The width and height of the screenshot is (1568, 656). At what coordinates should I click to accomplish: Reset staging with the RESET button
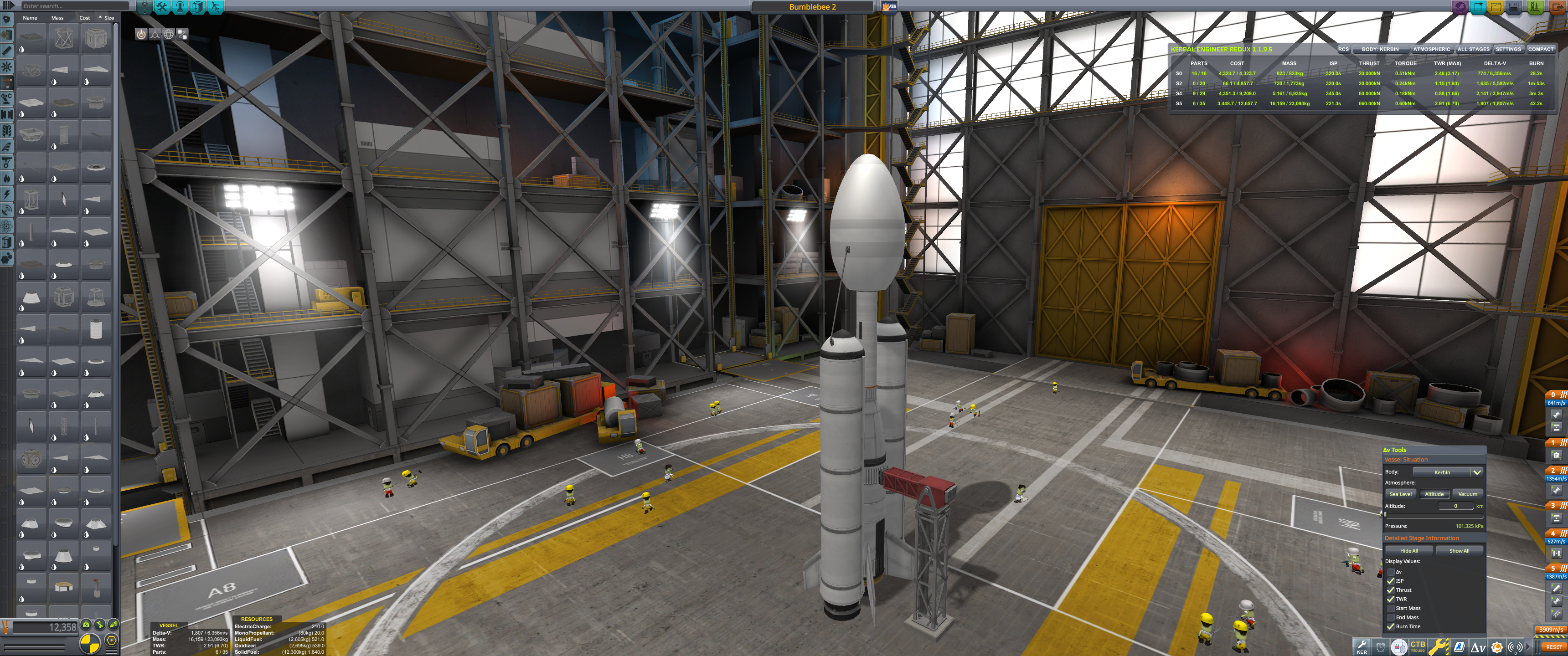(x=1553, y=647)
